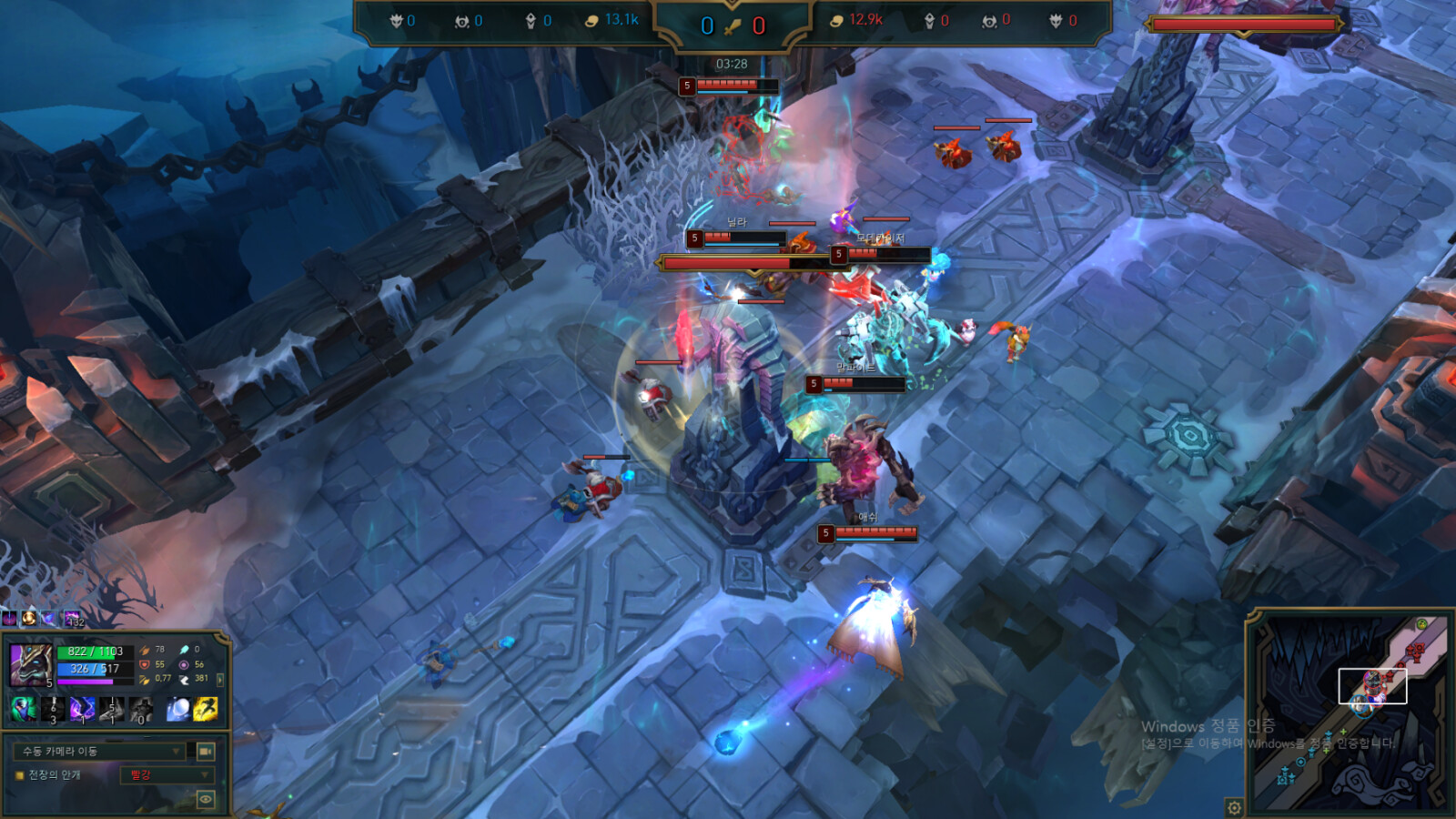Image resolution: width=1456 pixels, height=819 pixels.
Task: Select the green passive ability icon
Action: [x=24, y=708]
